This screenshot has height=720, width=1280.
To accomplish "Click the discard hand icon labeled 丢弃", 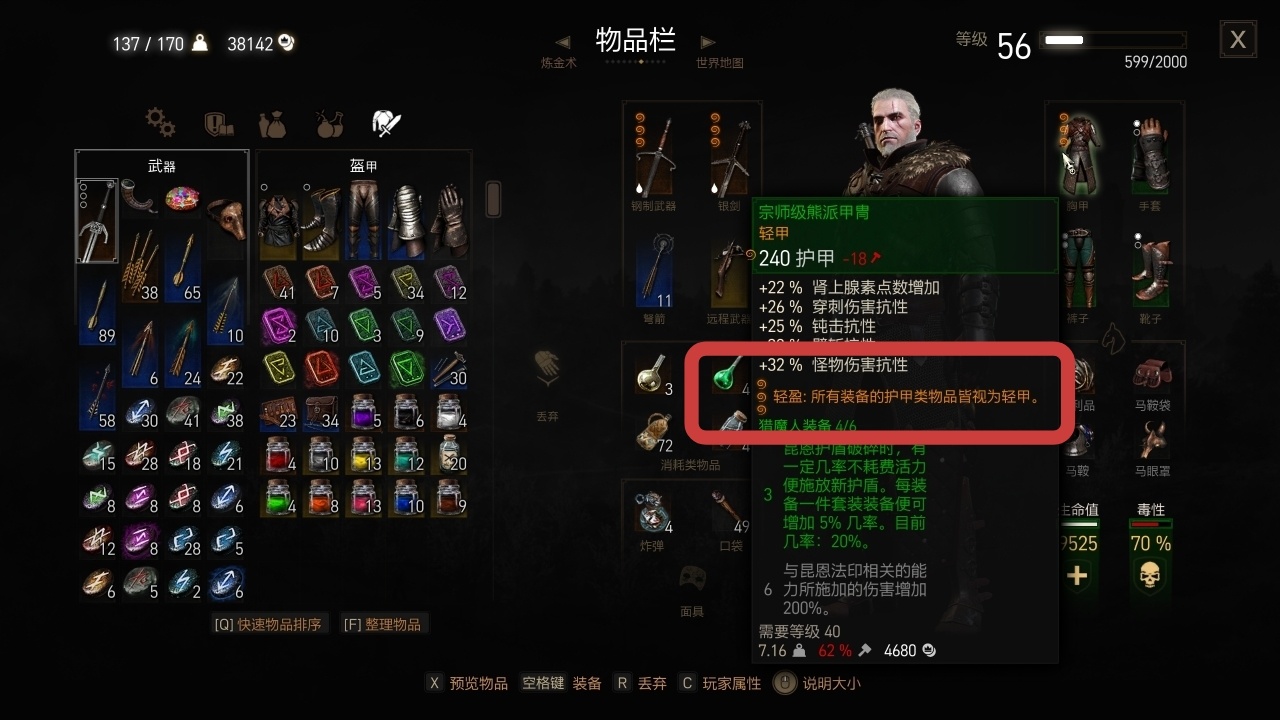I will click(547, 378).
